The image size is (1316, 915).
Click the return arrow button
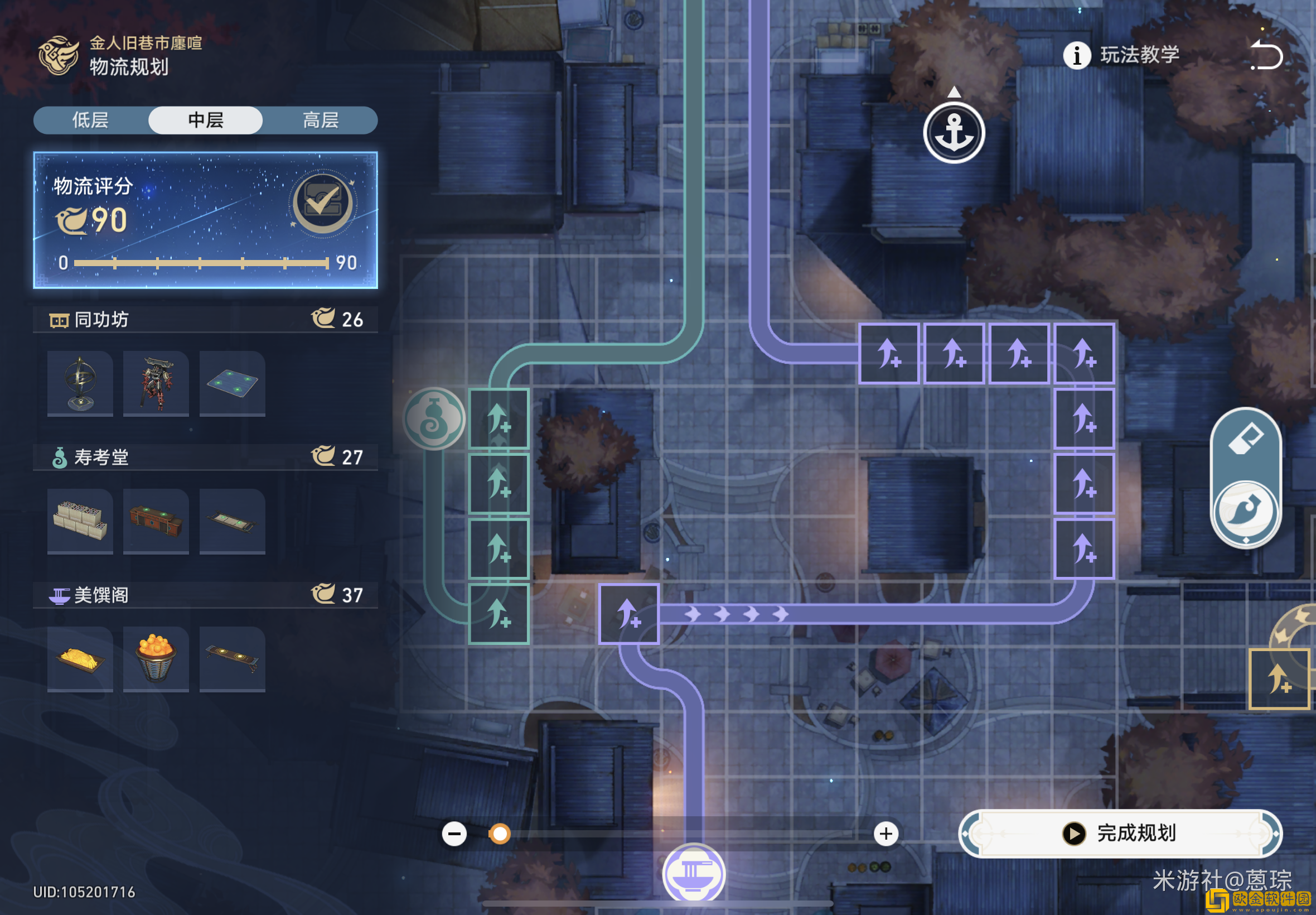[x=1267, y=56]
